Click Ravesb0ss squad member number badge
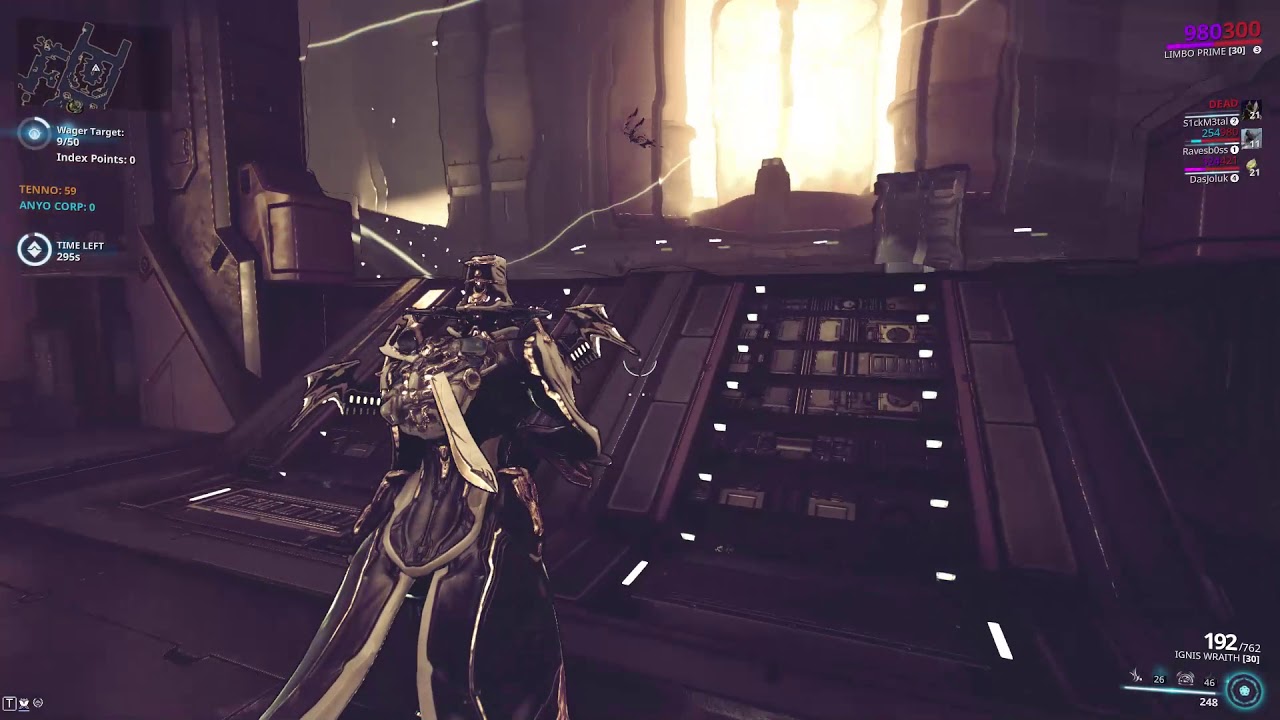The image size is (1280, 720). (x=1234, y=150)
